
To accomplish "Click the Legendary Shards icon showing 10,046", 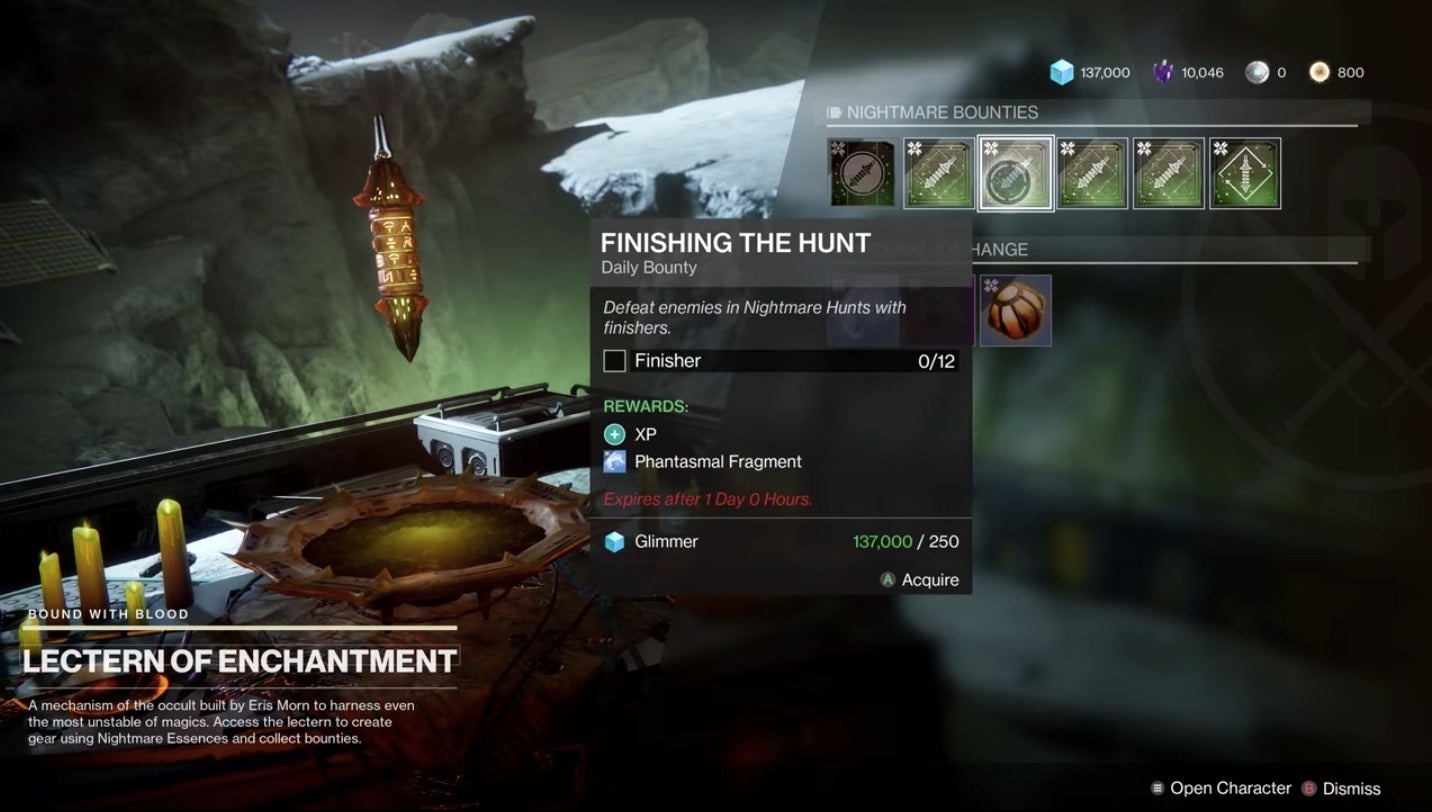I will tap(1162, 72).
